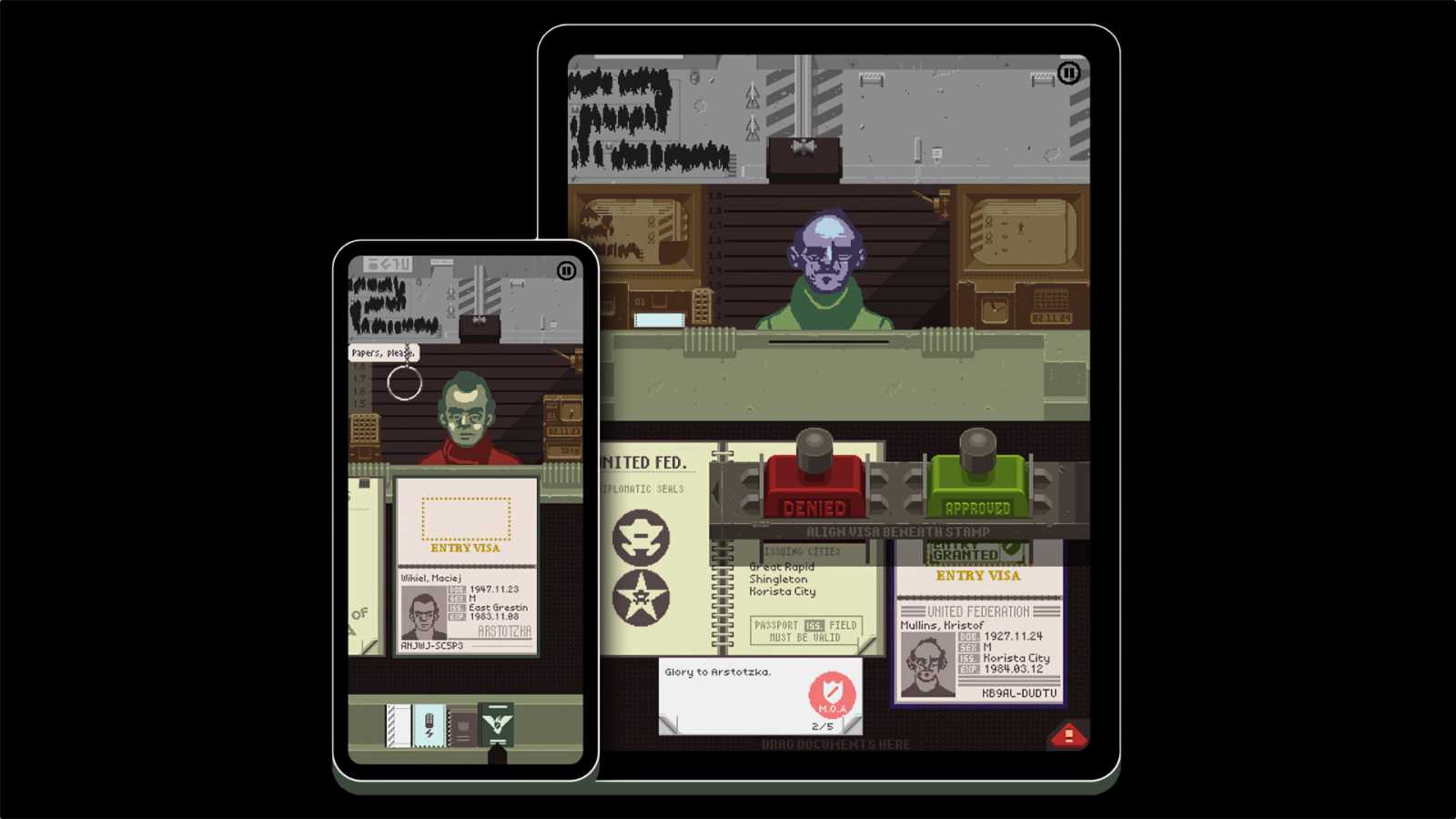The width and height of the screenshot is (1456, 819).
Task: Tap the pause button on the phone screen
Action: point(567,269)
